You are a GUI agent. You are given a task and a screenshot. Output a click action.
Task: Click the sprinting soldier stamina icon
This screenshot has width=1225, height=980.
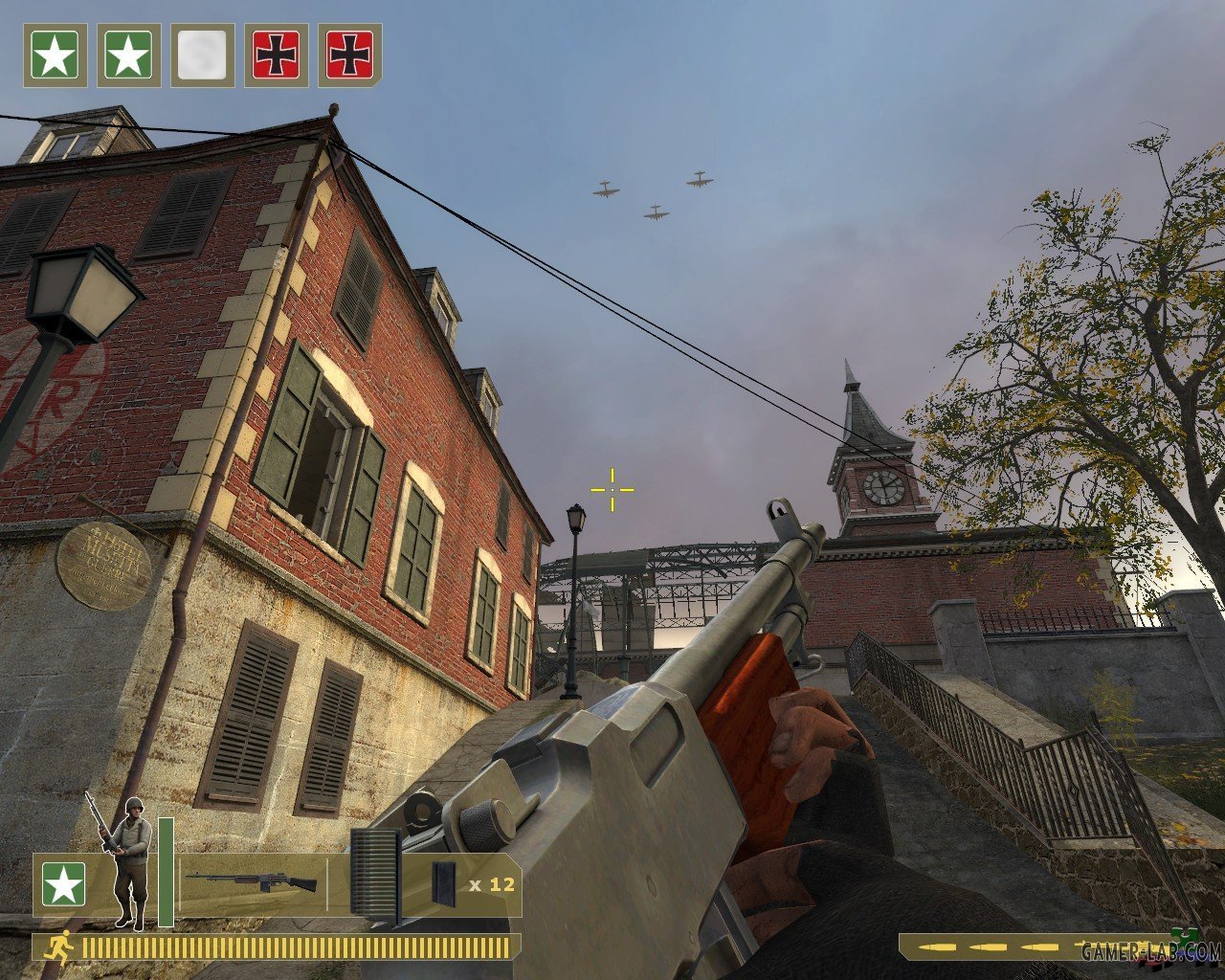click(58, 947)
